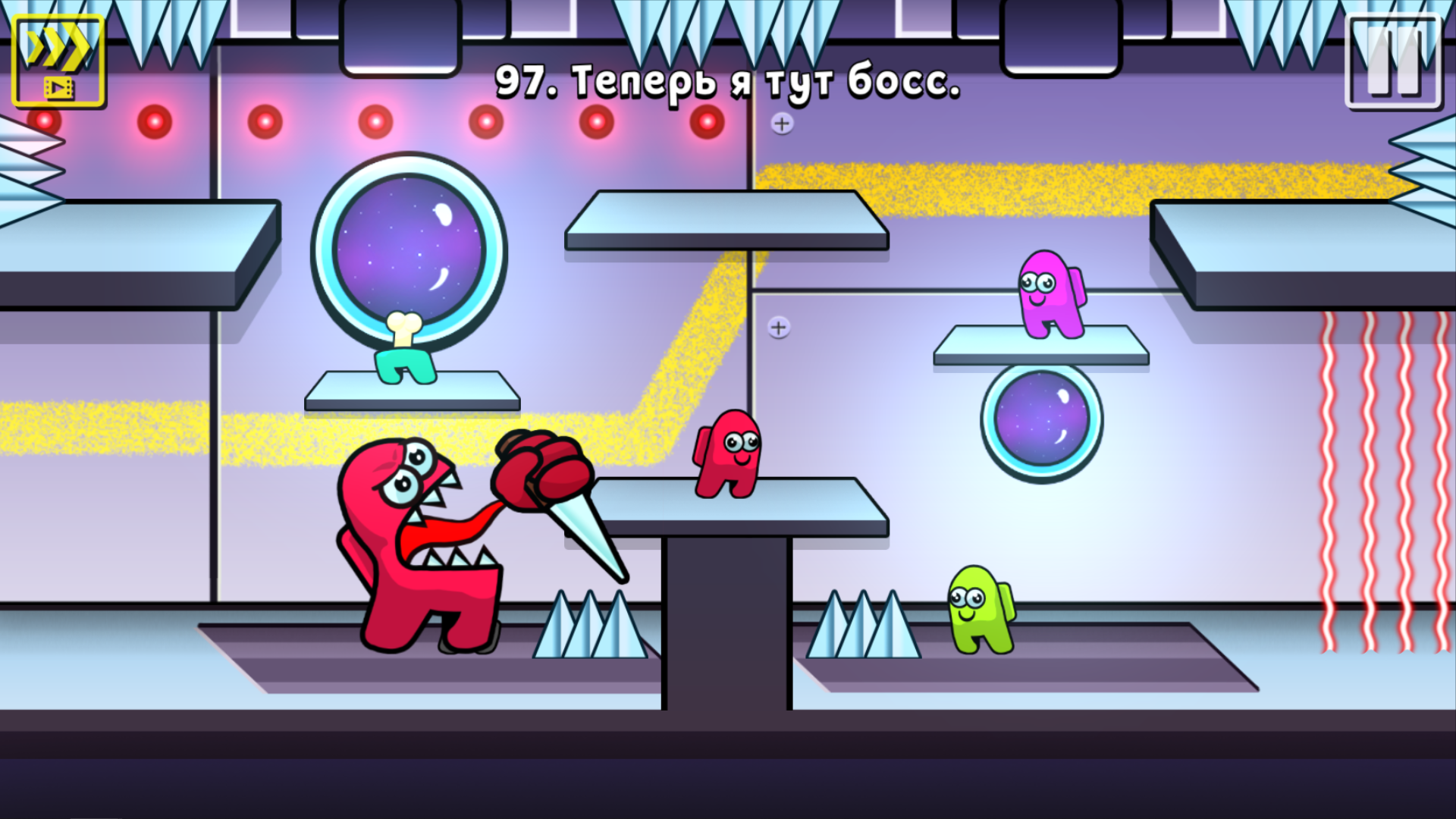Click the level title '97. Теперь я тут босс.'
Image resolution: width=1456 pixels, height=819 pixels.
pyautogui.click(x=728, y=82)
